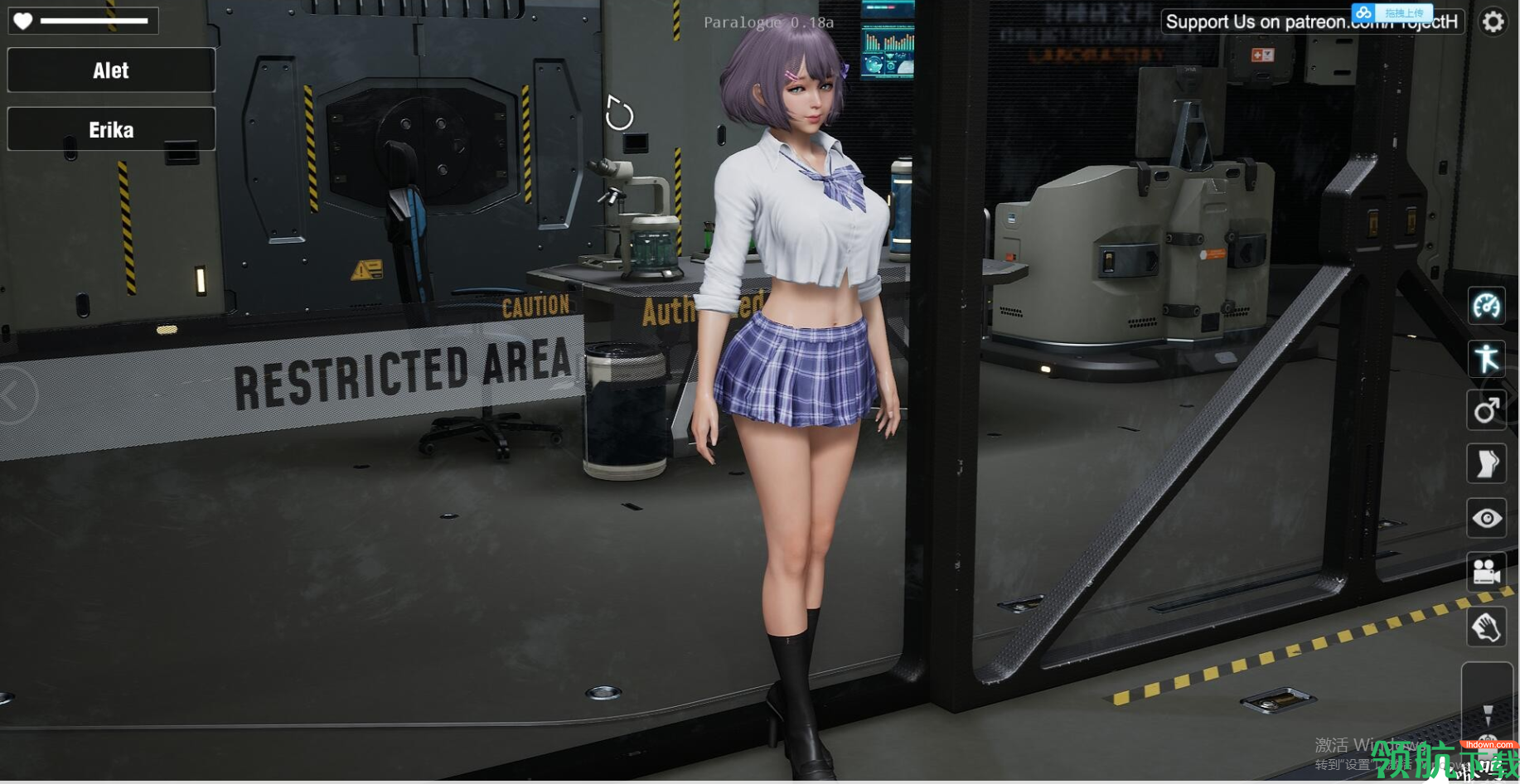This screenshot has width=1520, height=784.
Task: Toggle the heart affection icon top-left
Action: (22, 19)
